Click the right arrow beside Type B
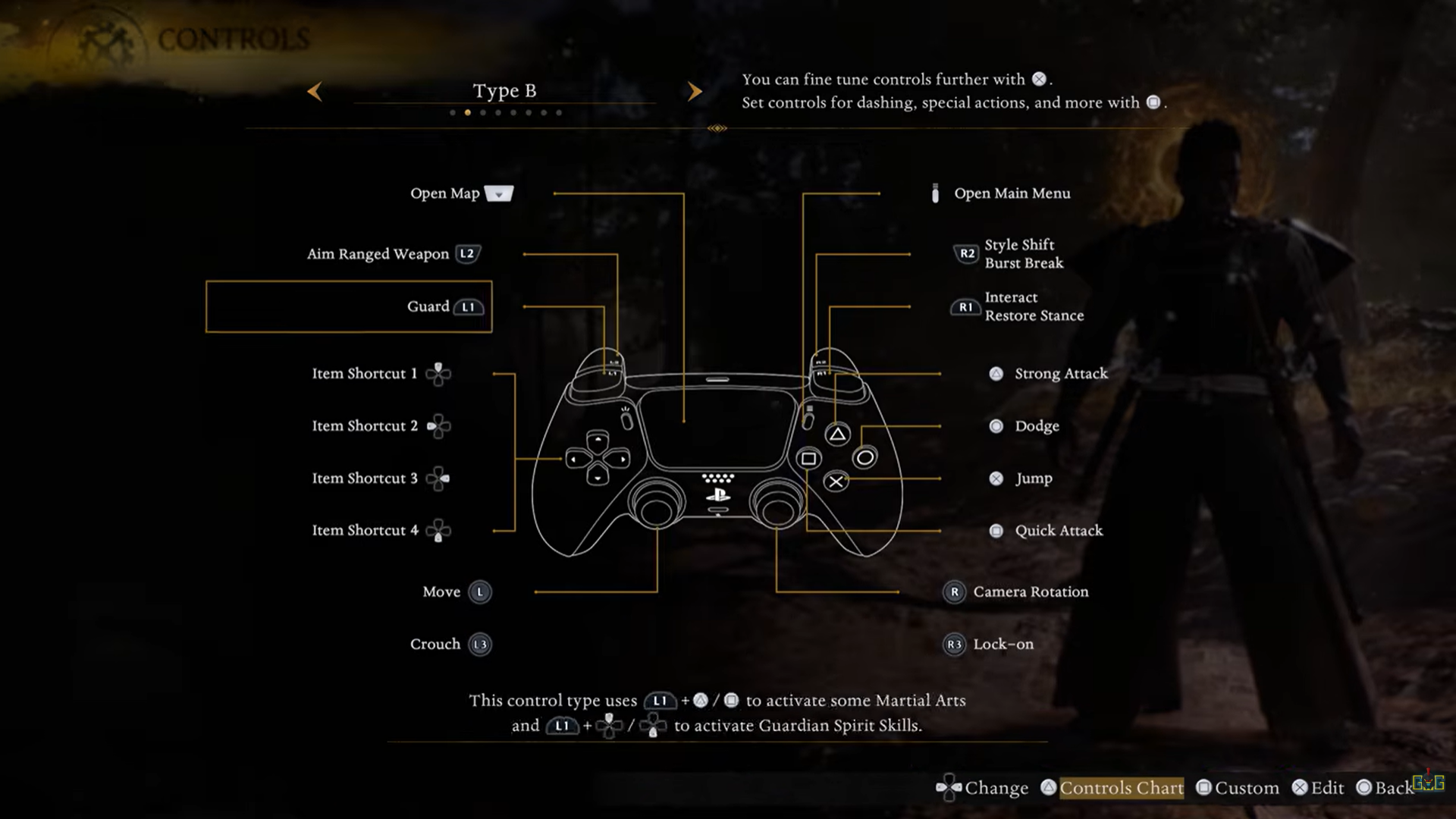The image size is (1456, 819). [x=695, y=91]
